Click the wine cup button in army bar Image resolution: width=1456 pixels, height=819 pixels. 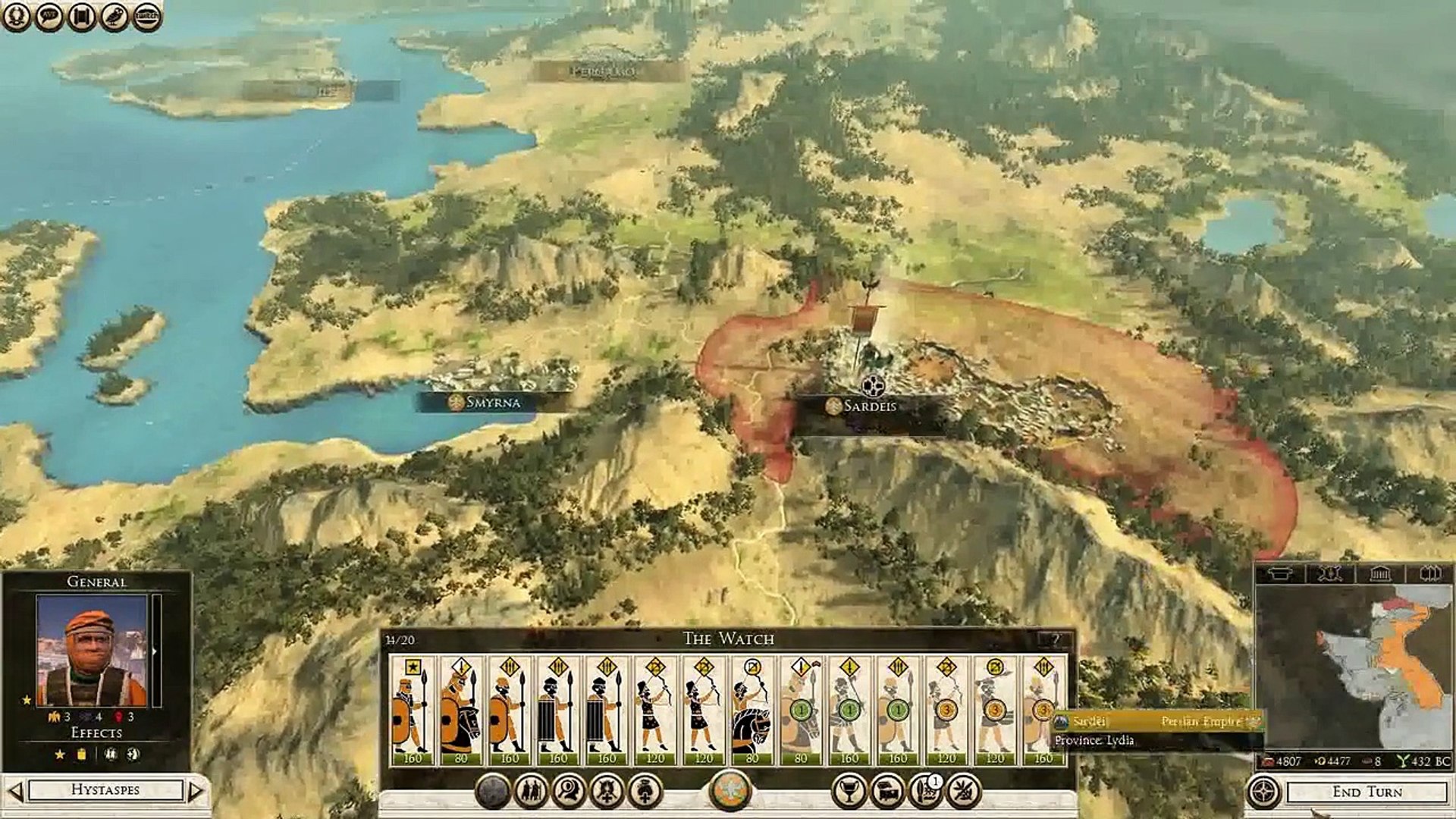click(849, 792)
